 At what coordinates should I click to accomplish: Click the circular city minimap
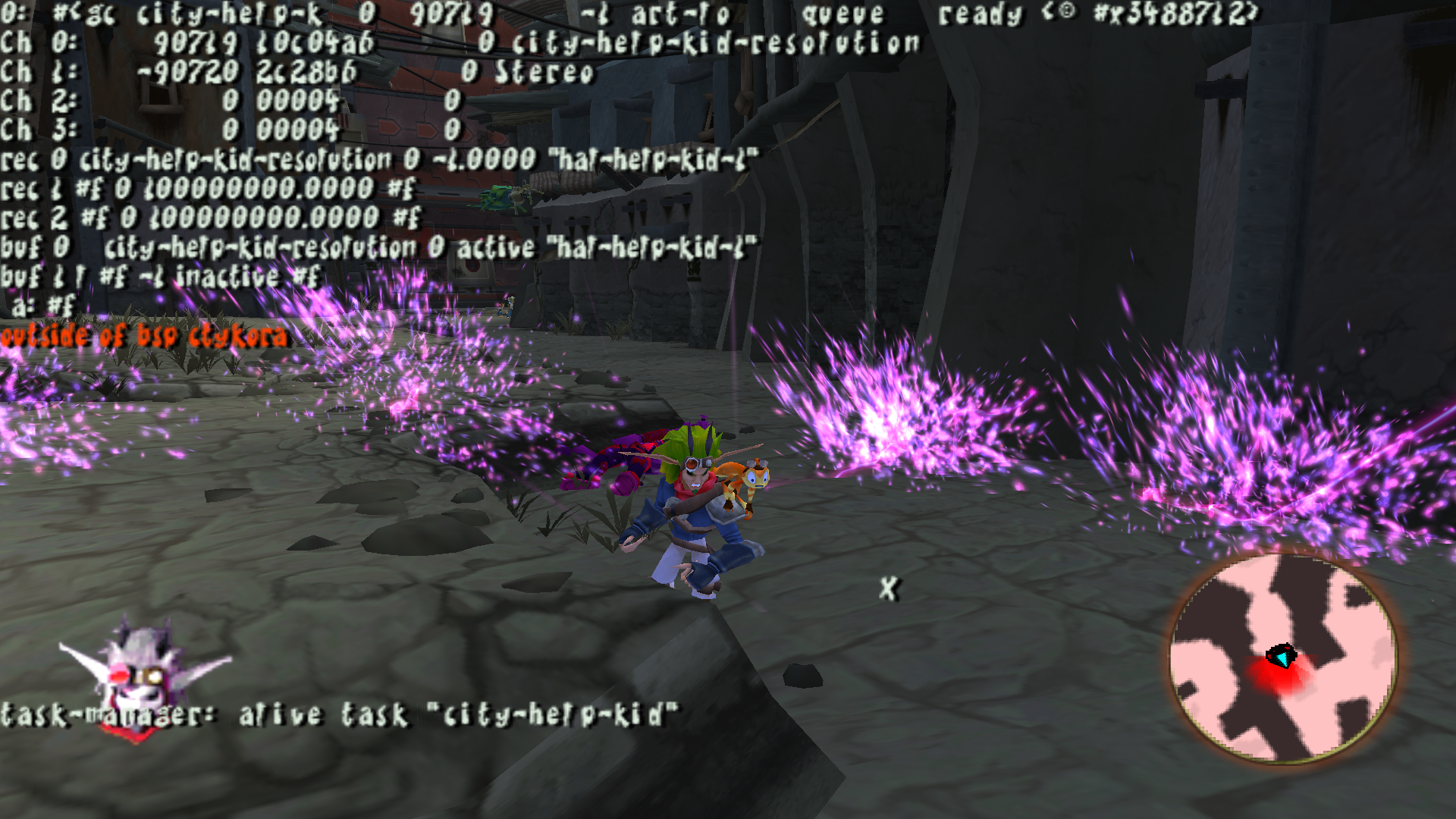click(x=1283, y=657)
